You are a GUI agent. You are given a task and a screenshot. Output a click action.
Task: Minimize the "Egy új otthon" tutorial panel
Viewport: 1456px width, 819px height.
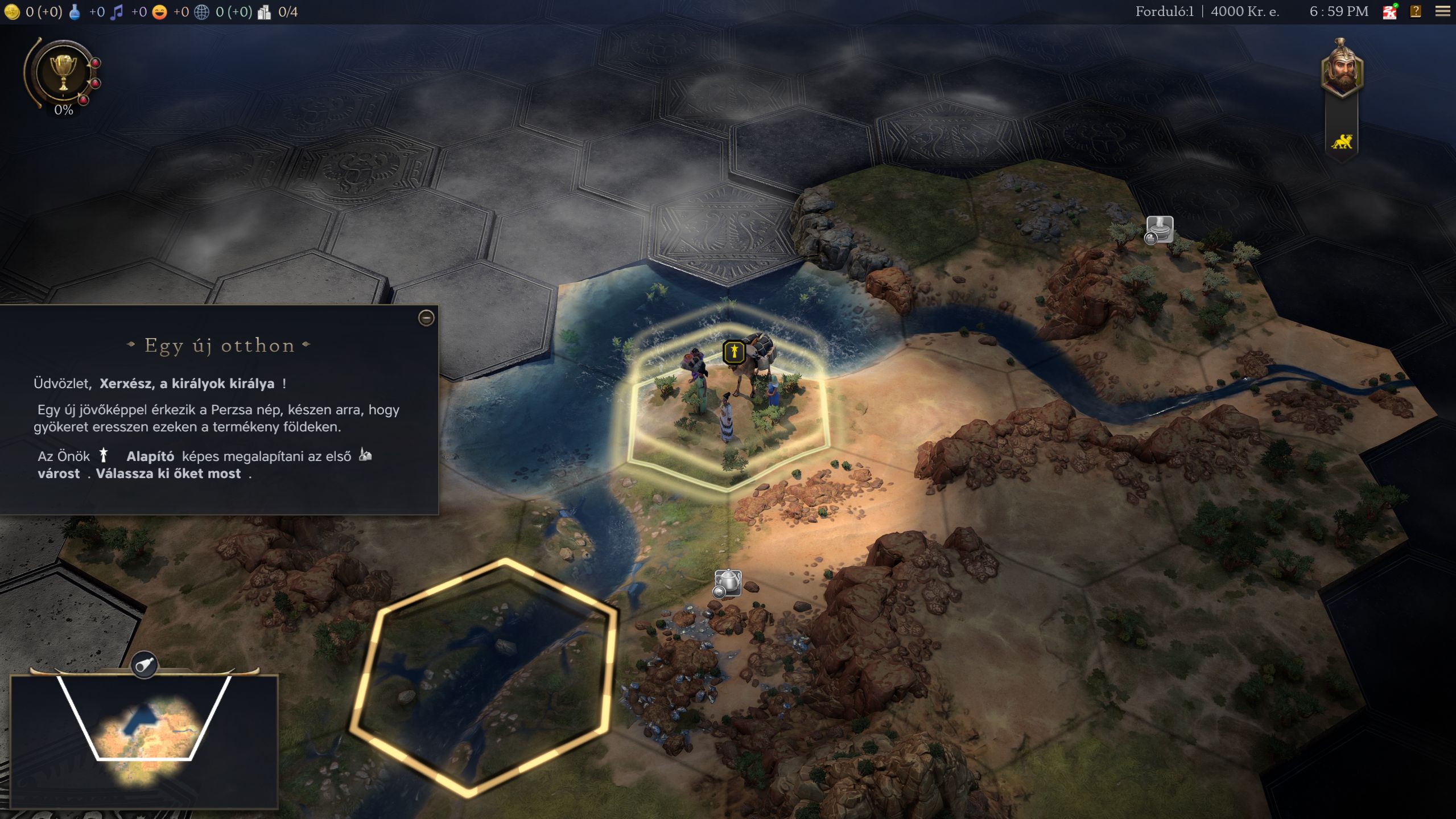coord(426,318)
